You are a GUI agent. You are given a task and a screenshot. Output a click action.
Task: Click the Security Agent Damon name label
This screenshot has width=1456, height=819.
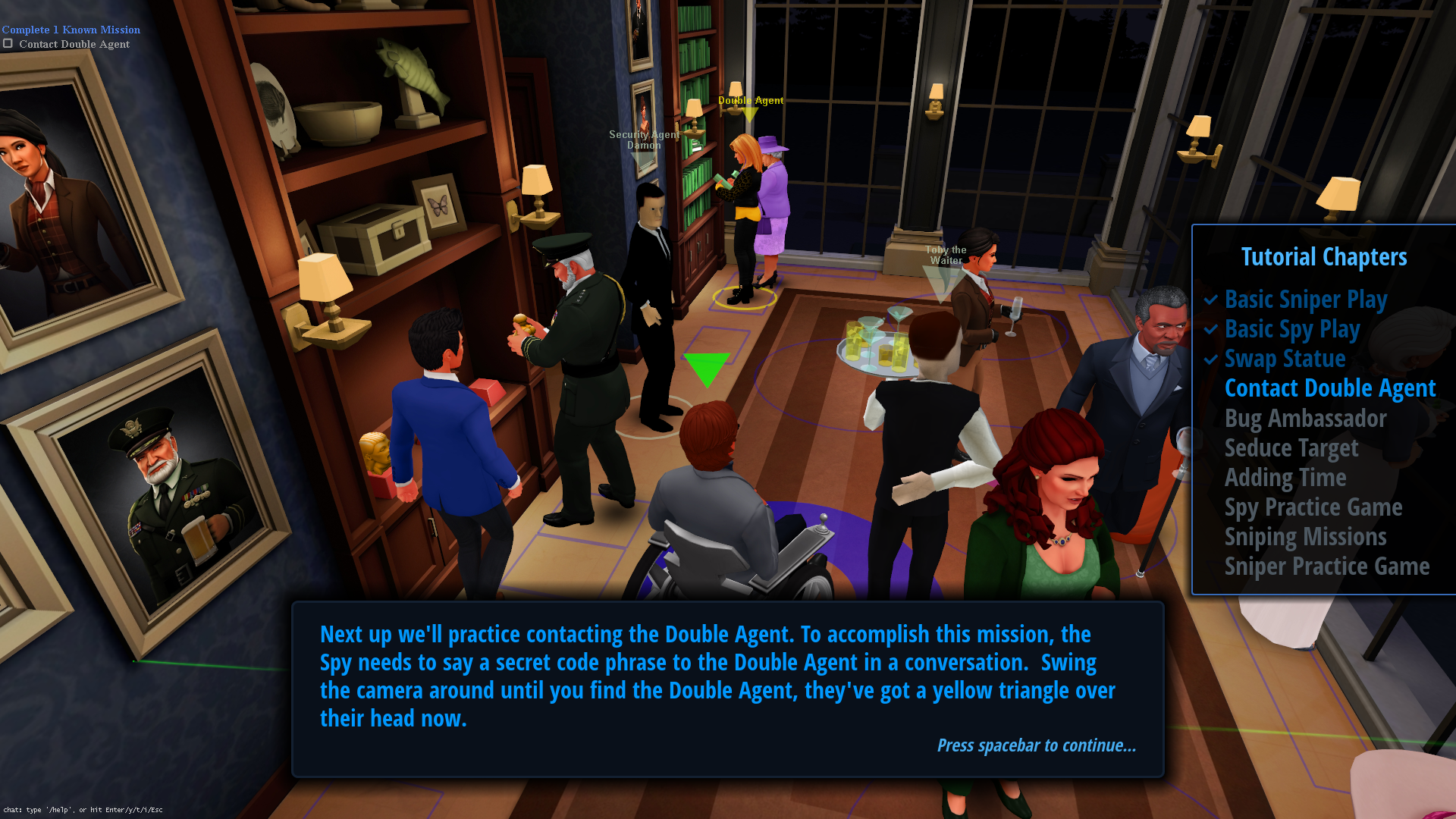[x=644, y=139]
